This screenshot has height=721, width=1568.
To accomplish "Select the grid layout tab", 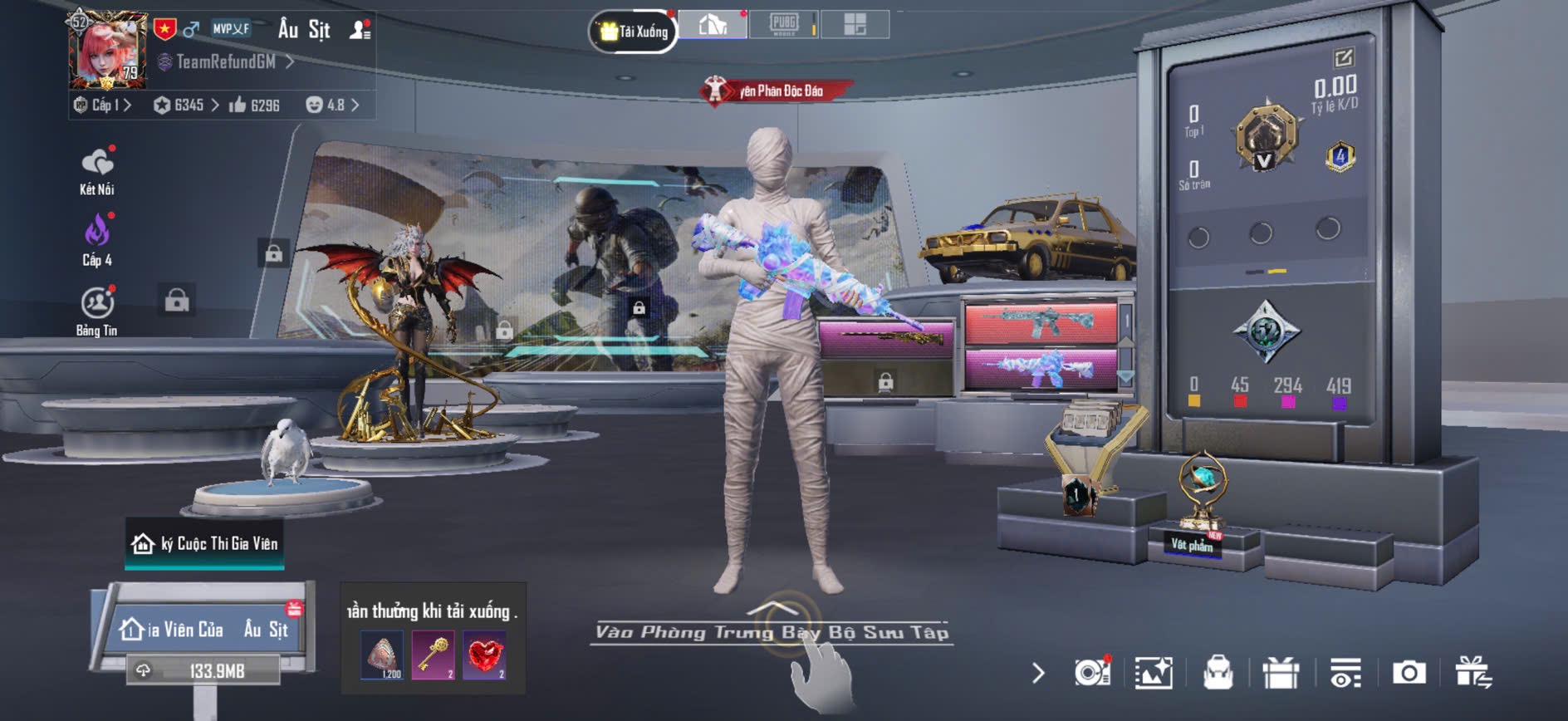I will [855, 24].
